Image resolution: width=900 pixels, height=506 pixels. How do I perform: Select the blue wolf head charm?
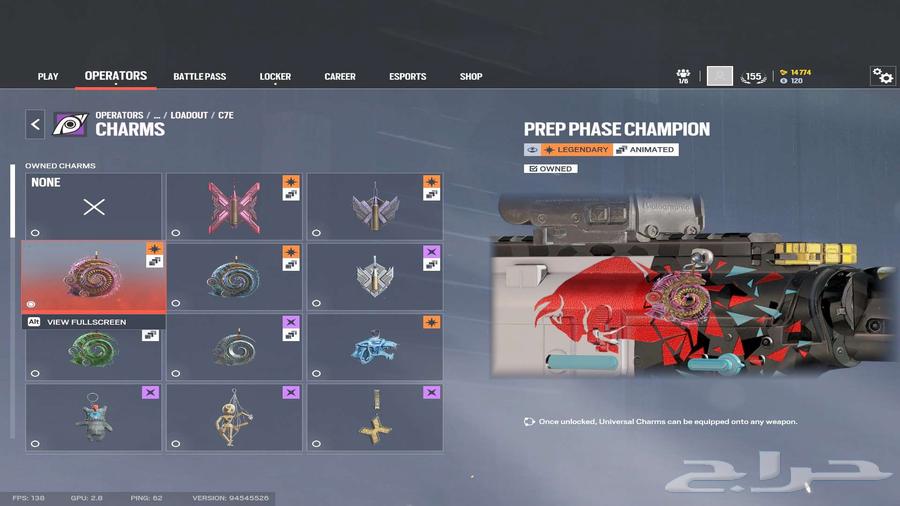point(375,346)
